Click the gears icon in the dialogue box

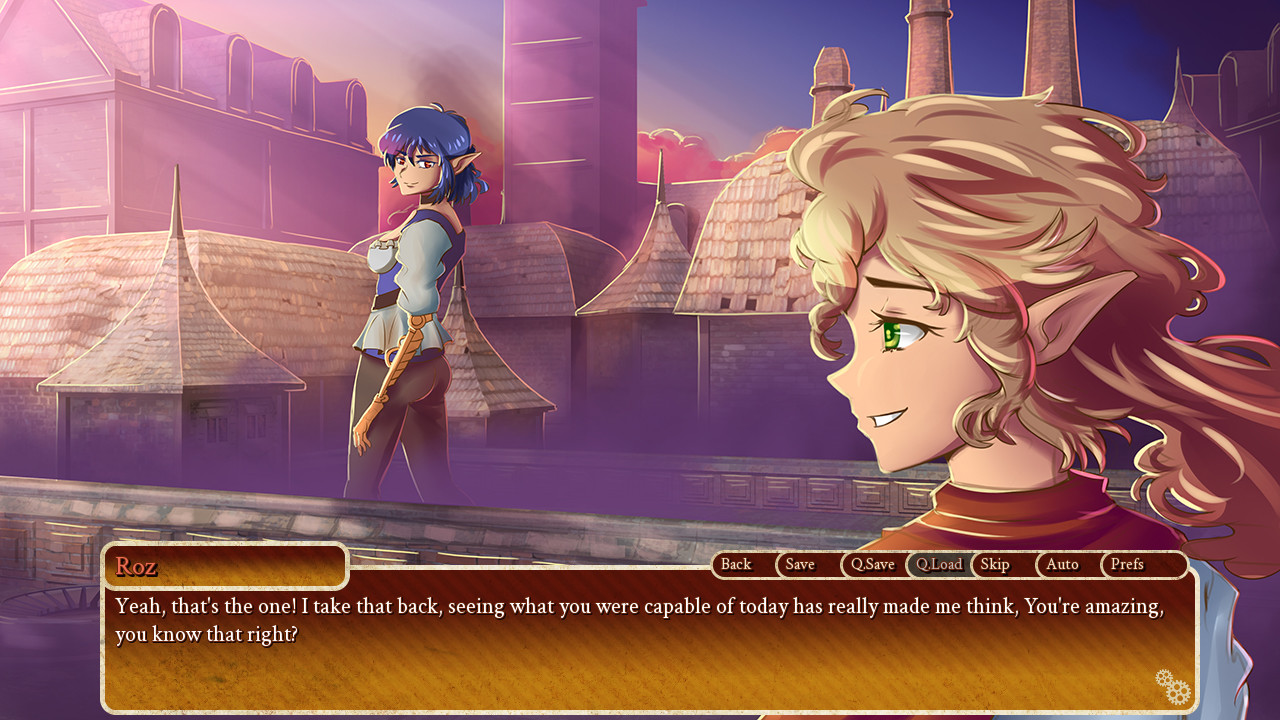click(1173, 687)
